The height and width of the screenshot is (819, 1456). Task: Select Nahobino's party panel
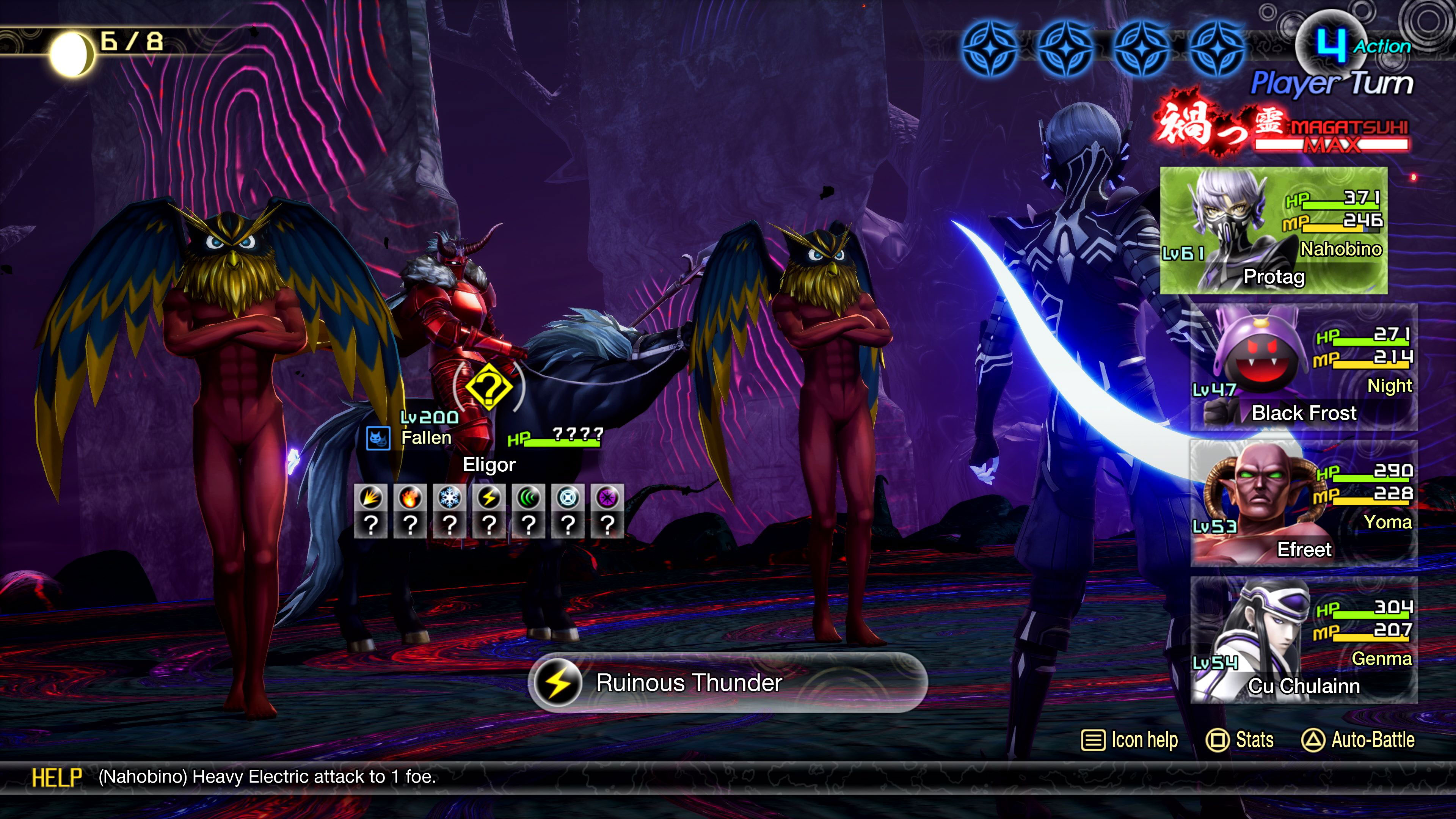(1274, 231)
